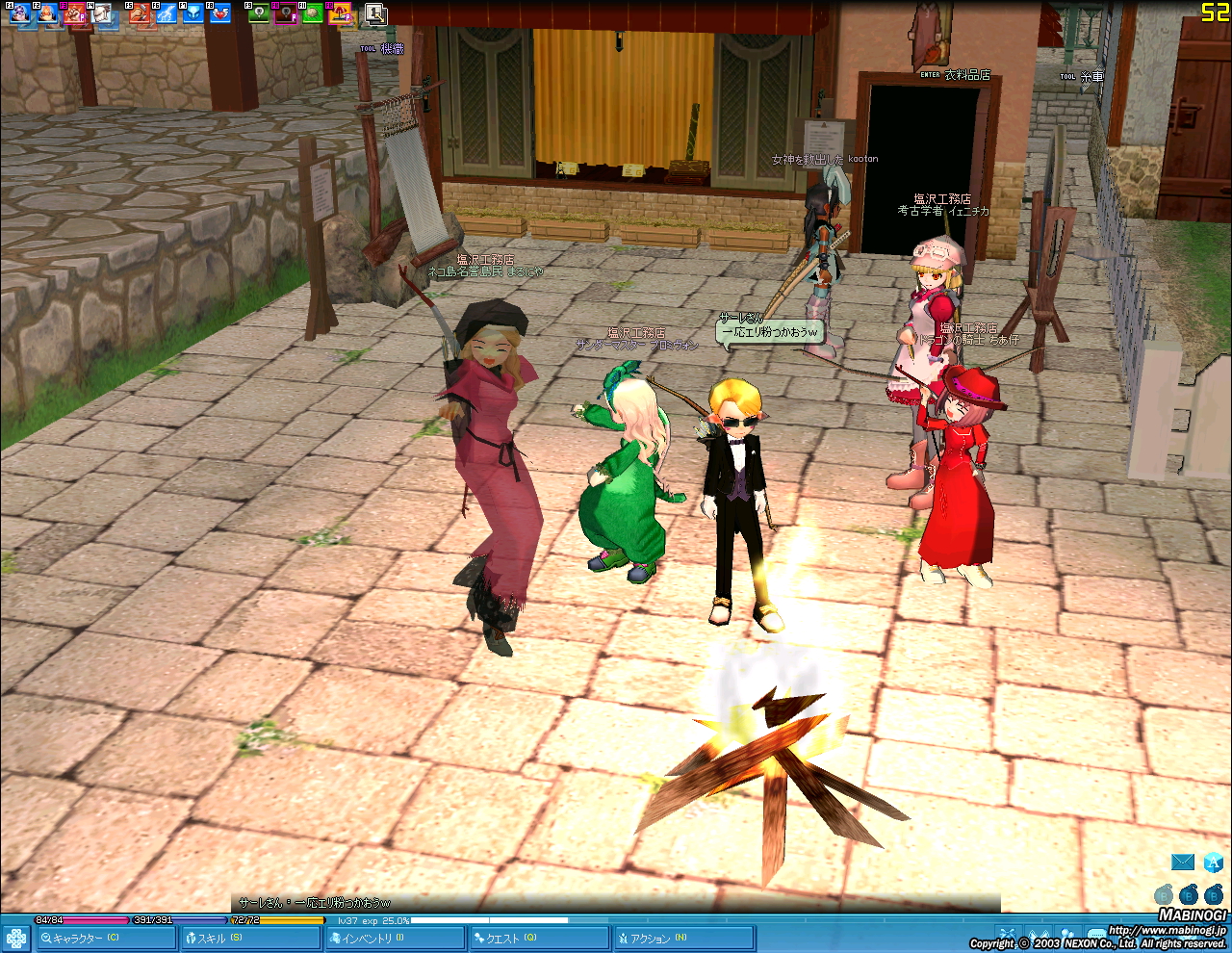Activate the lightning bolt skill on F6
This screenshot has height=953, width=1232.
click(x=167, y=13)
